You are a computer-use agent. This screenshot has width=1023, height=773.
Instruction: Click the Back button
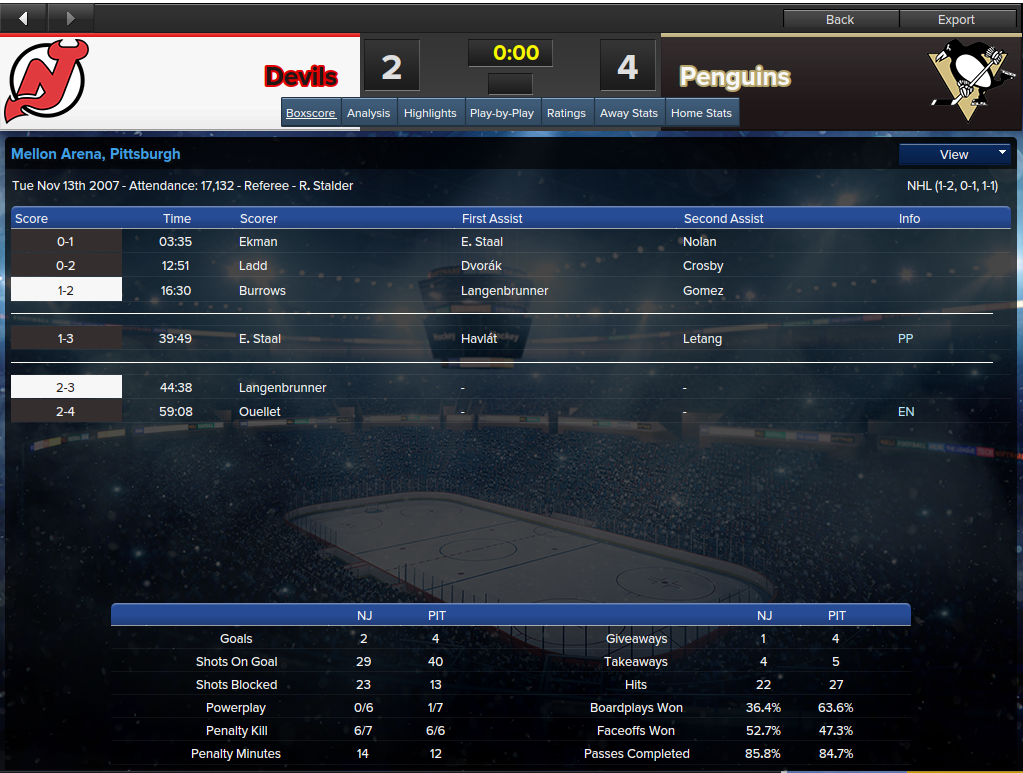[840, 19]
